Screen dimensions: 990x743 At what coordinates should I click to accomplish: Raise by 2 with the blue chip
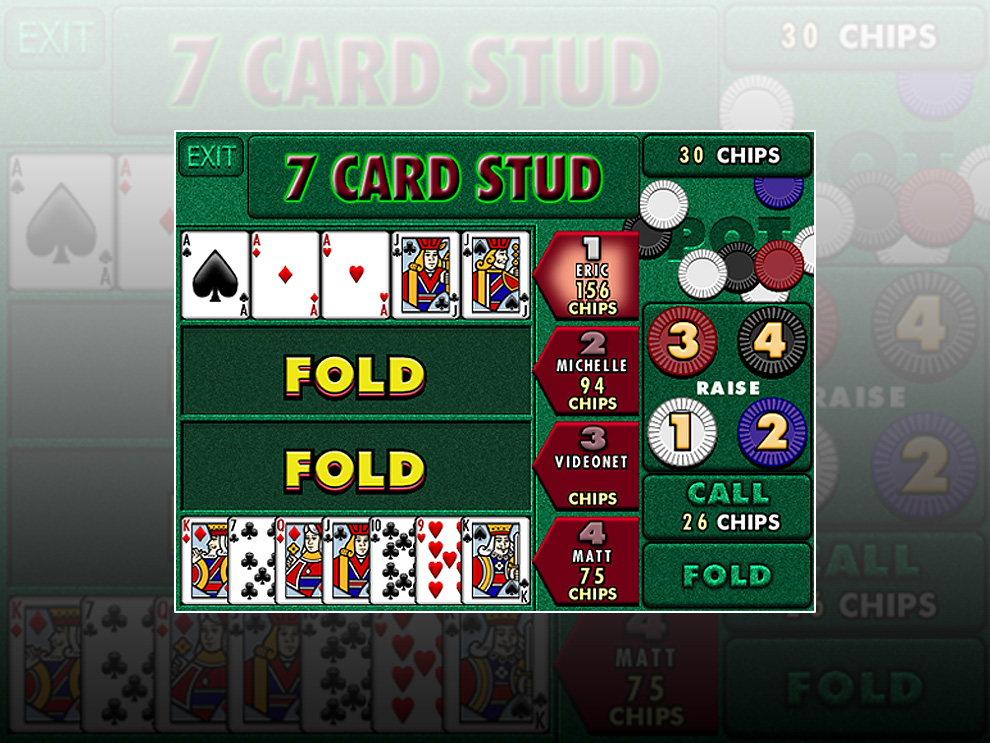click(771, 432)
